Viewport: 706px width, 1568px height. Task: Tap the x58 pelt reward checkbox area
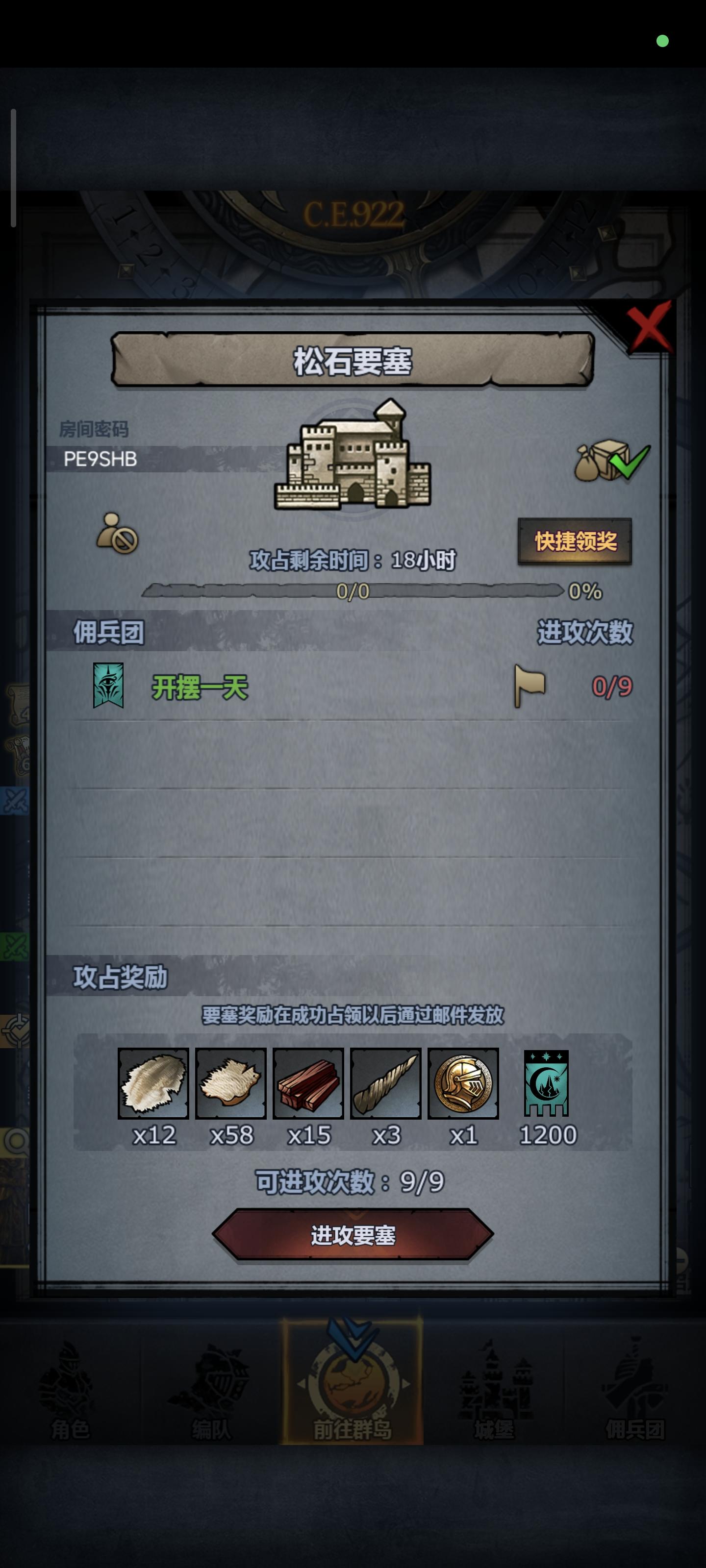(232, 1083)
